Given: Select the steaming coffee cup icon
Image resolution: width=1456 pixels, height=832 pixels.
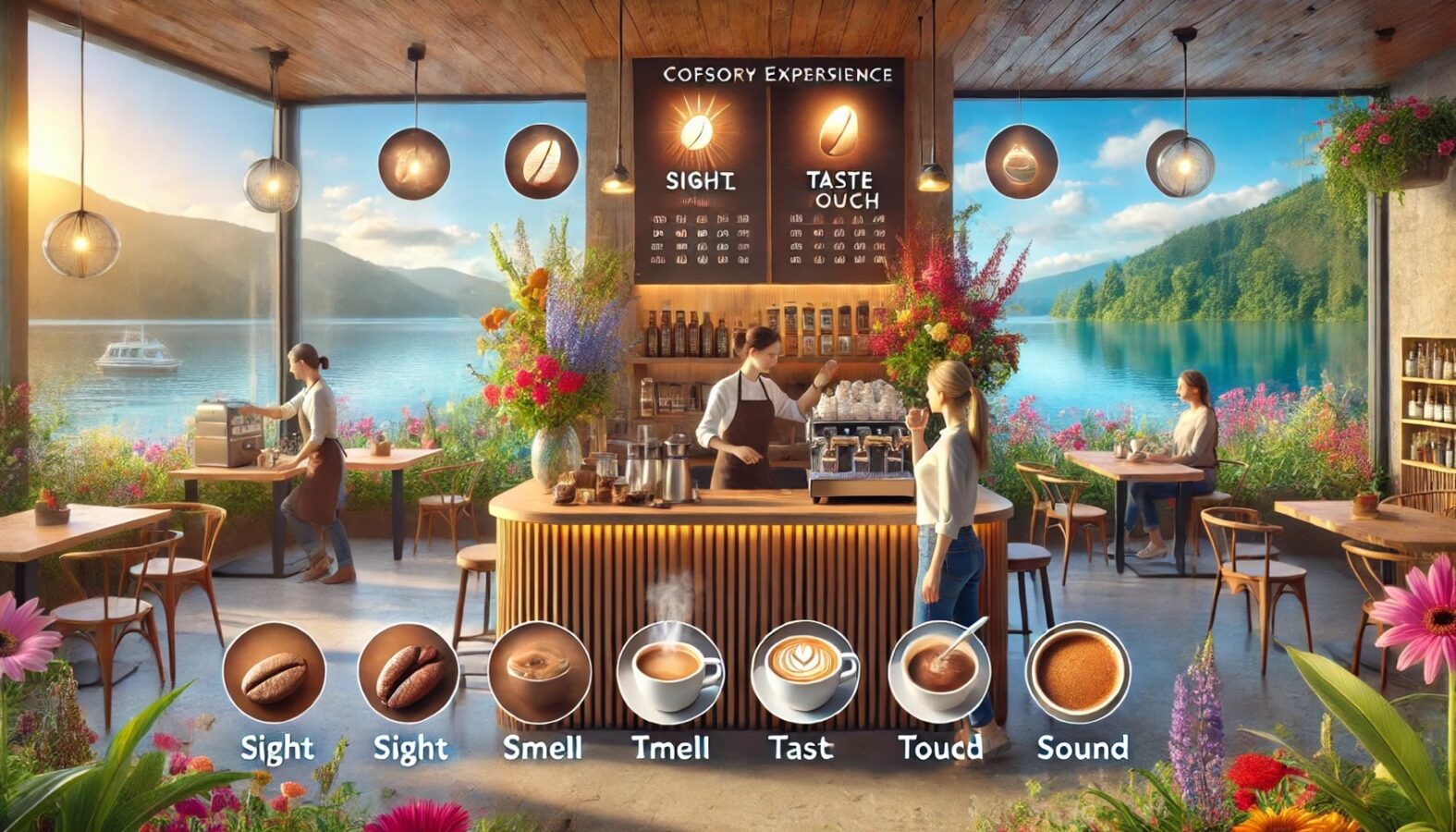Looking at the screenshot, I should pyautogui.click(x=669, y=670).
